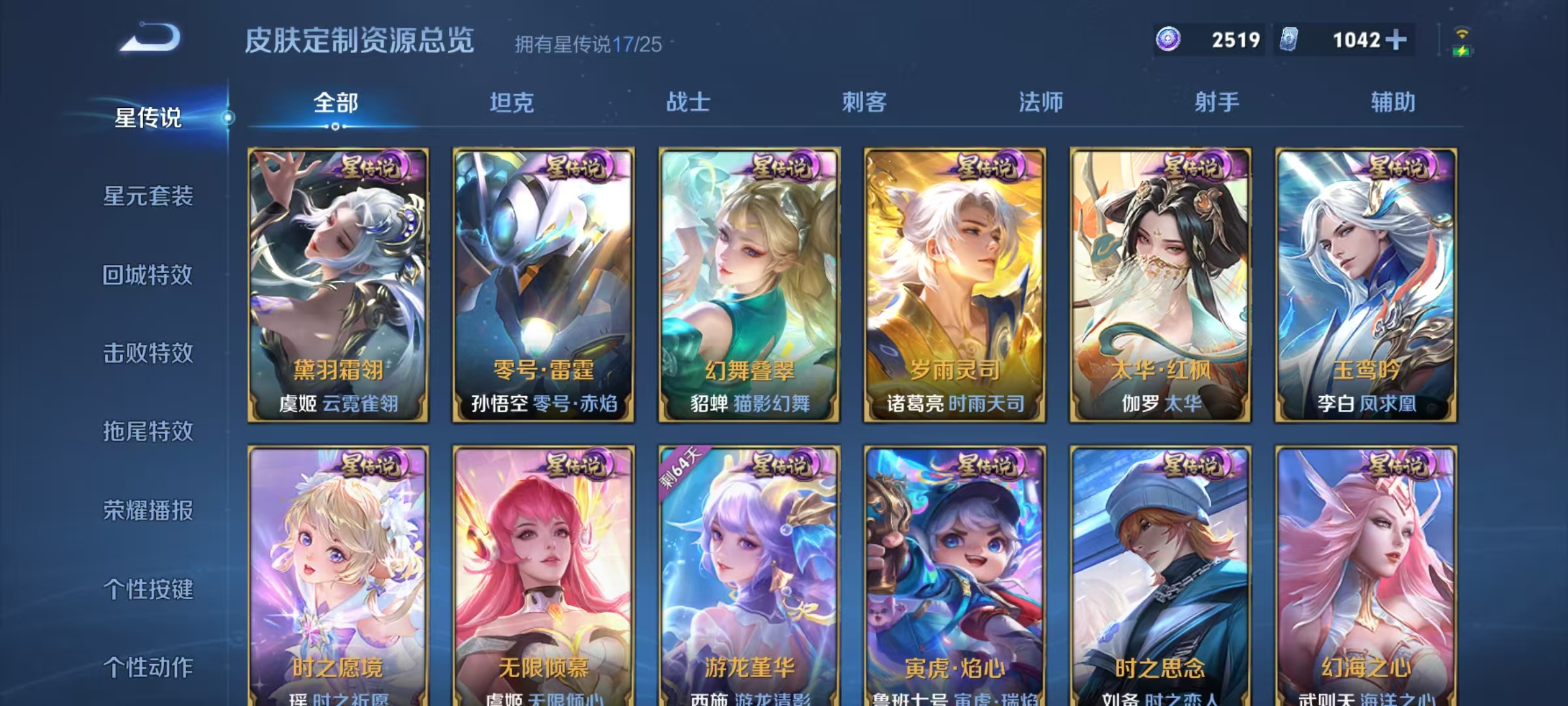Viewport: 1568px width, 706px height.
Task: Select the 零号·雷霆 skin card
Action: (x=542, y=281)
